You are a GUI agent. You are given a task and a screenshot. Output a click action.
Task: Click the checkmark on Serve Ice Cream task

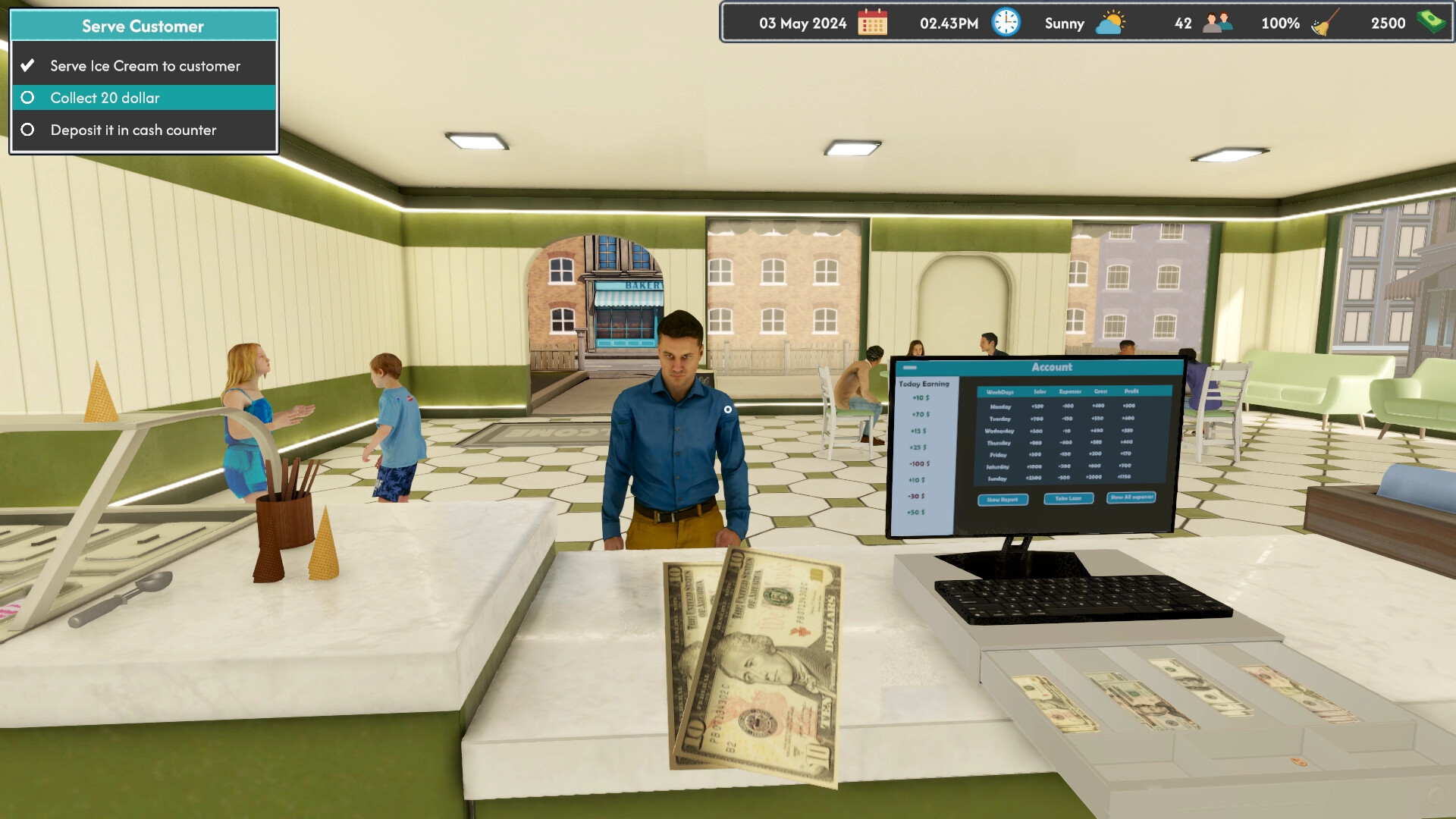point(28,65)
